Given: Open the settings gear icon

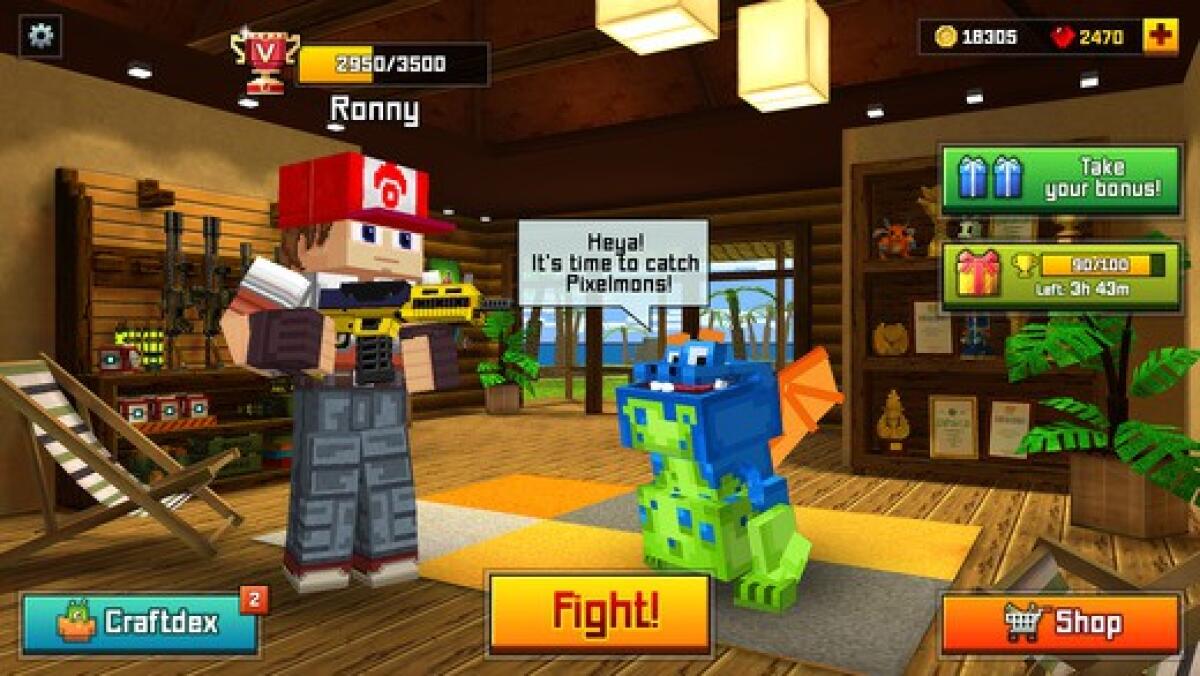Looking at the screenshot, I should point(40,36).
